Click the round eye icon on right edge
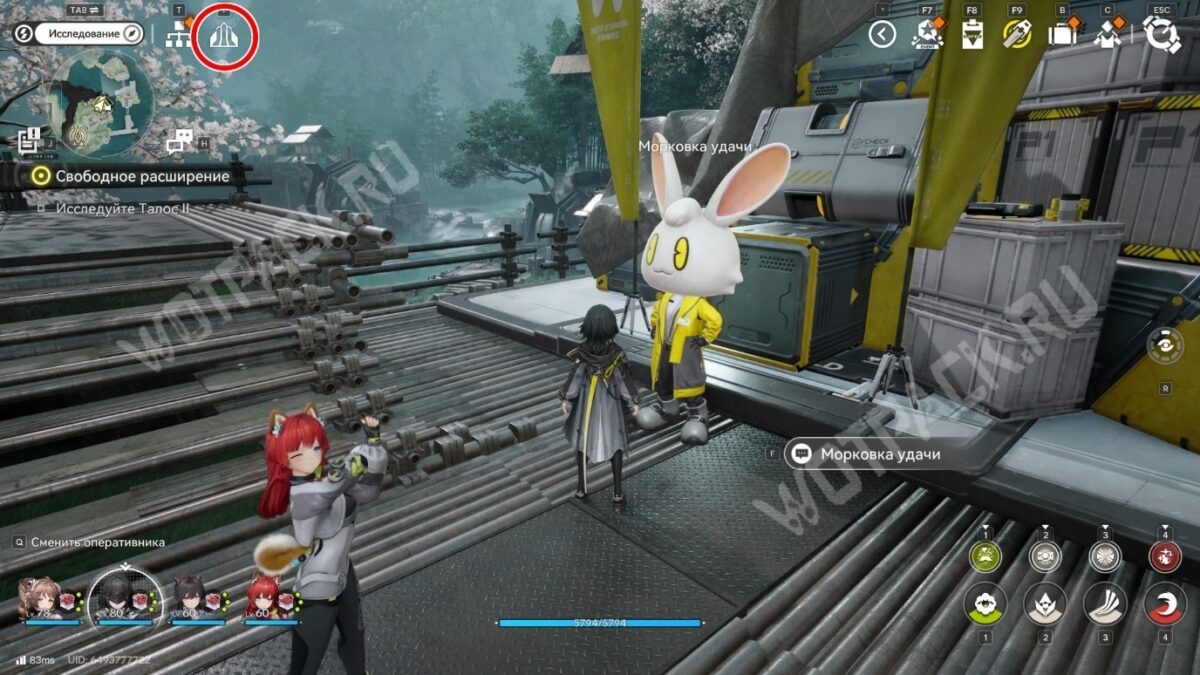The width and height of the screenshot is (1200, 675). 1165,345
